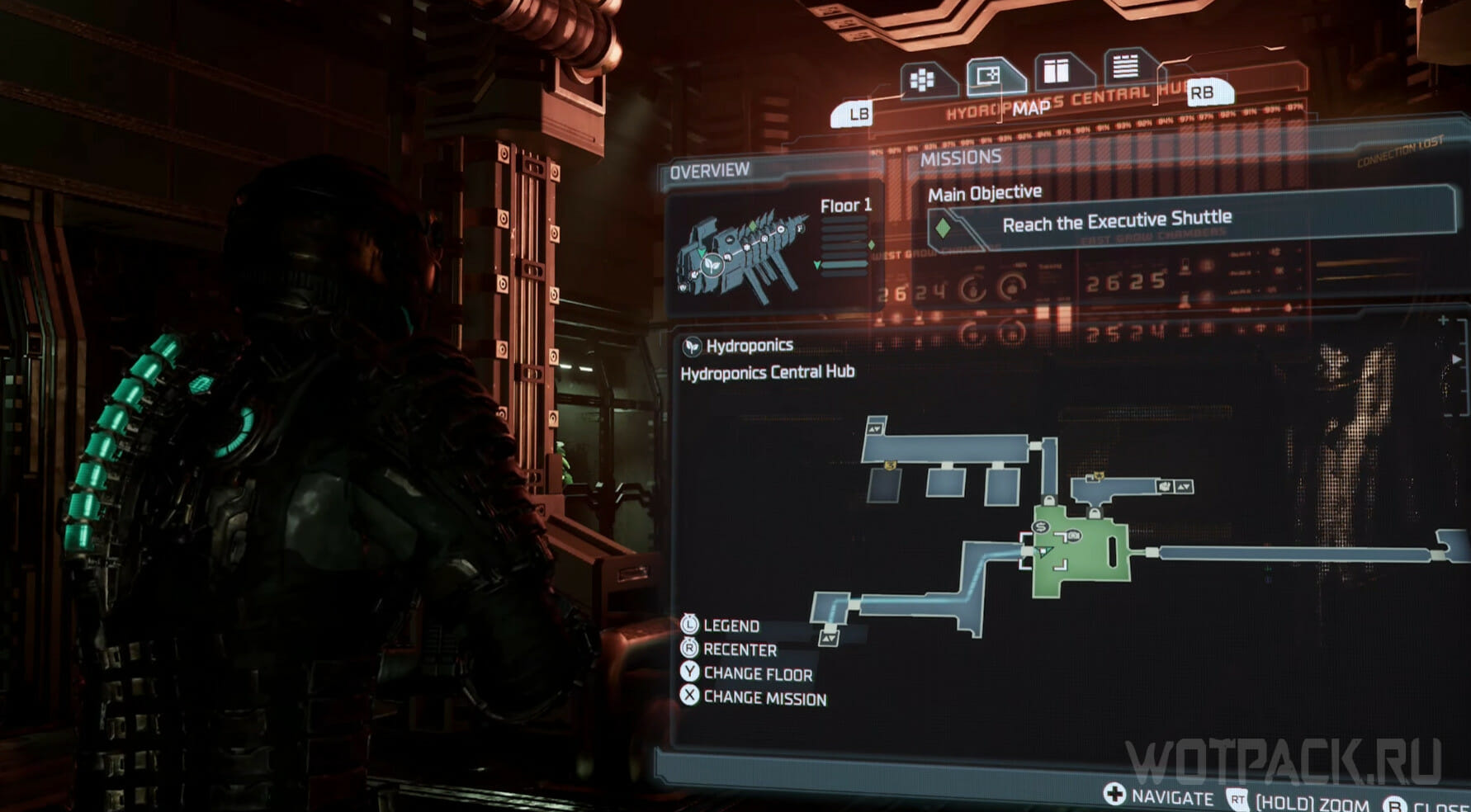Choose the Recenter map option
The image size is (1471, 812).
739,649
